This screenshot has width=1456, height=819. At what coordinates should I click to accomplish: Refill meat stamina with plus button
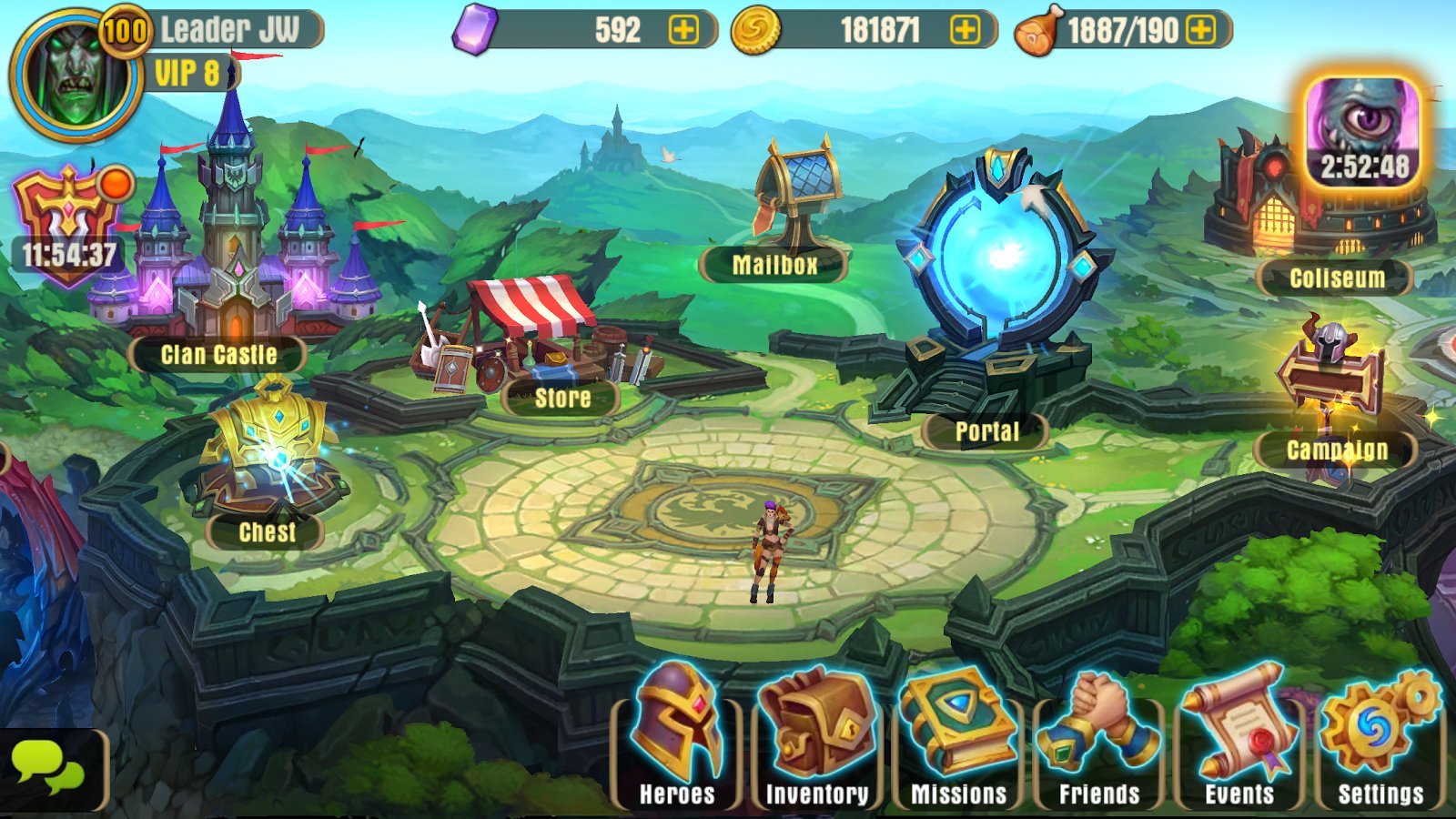pos(1201,30)
